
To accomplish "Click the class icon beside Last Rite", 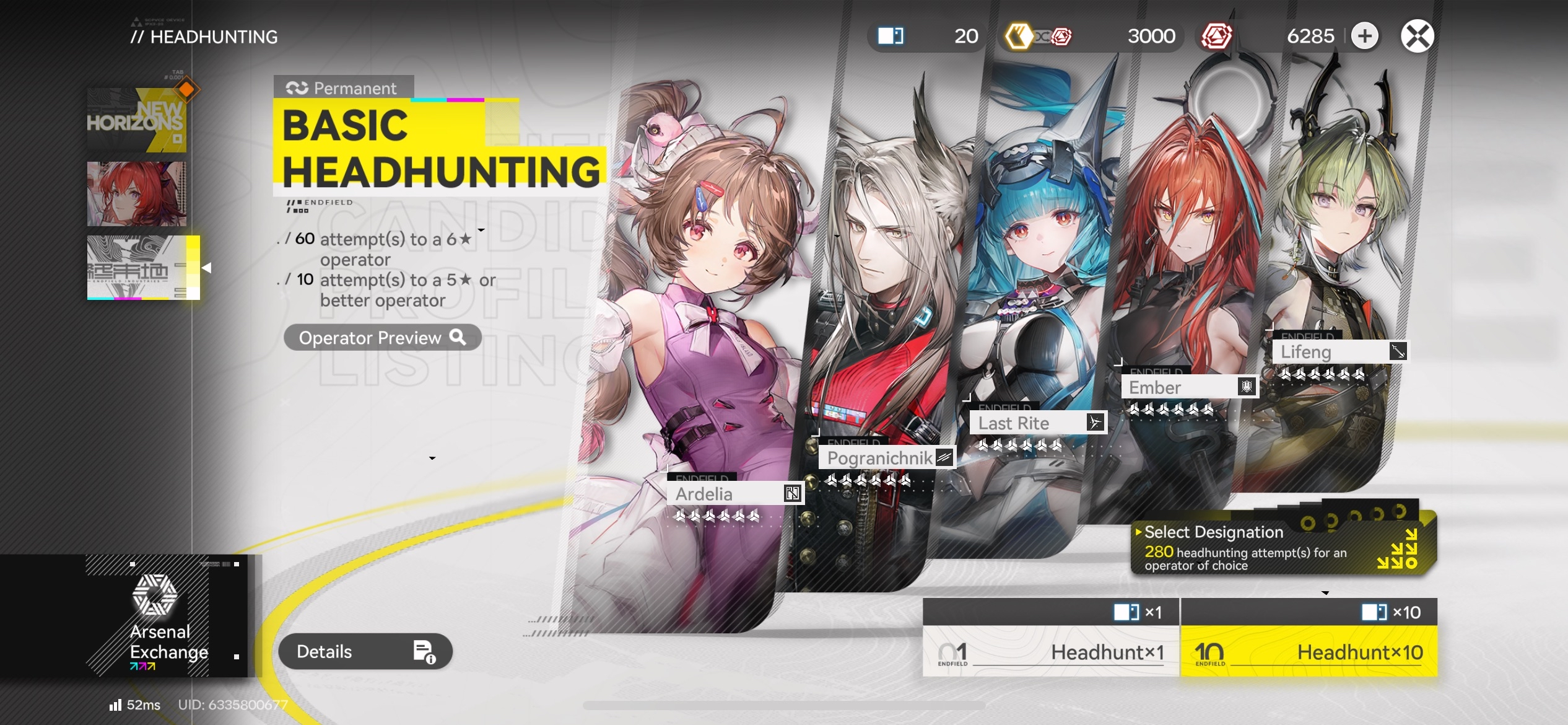I will tap(1097, 423).
